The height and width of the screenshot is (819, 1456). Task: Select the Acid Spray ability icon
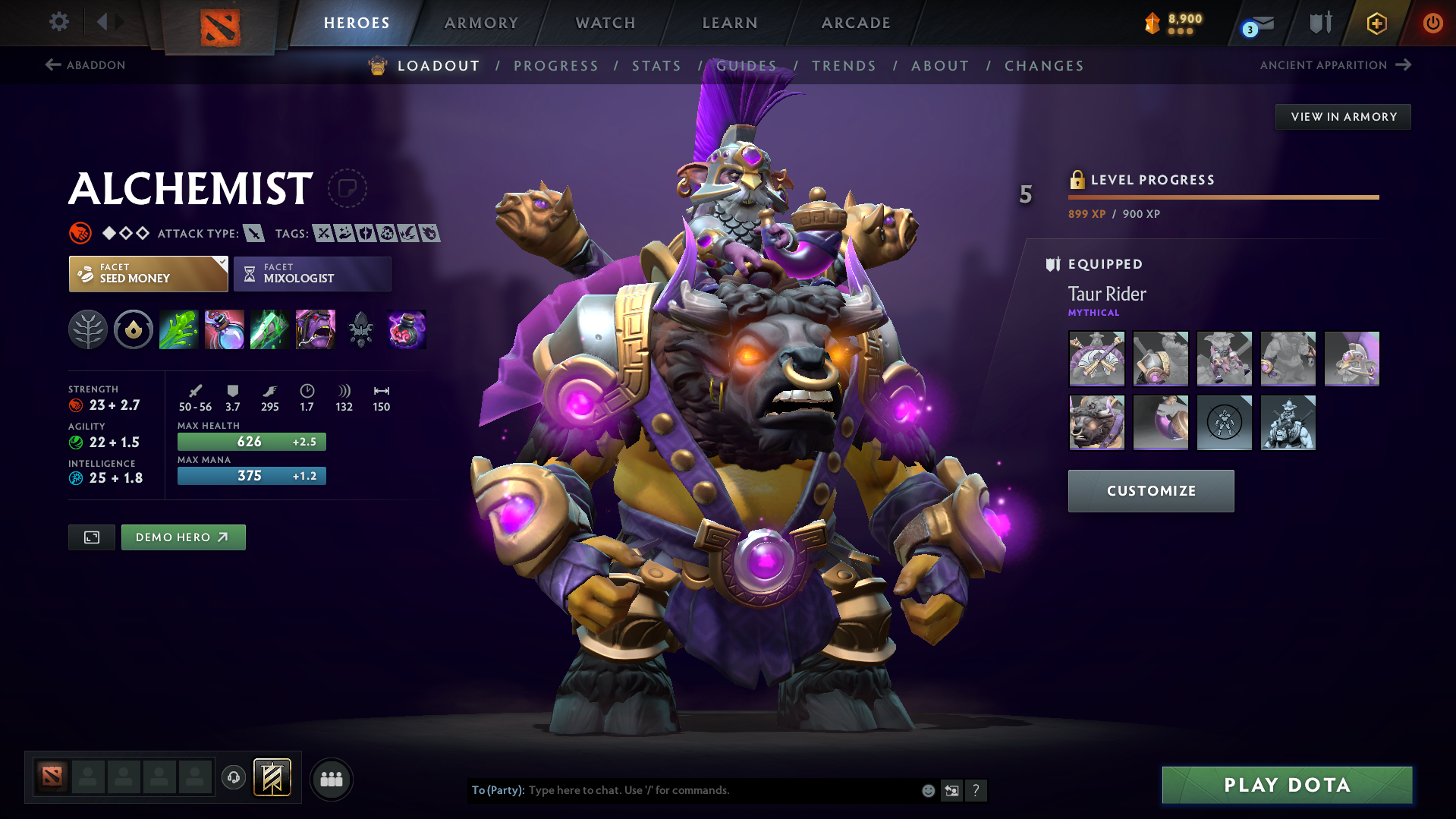(178, 329)
